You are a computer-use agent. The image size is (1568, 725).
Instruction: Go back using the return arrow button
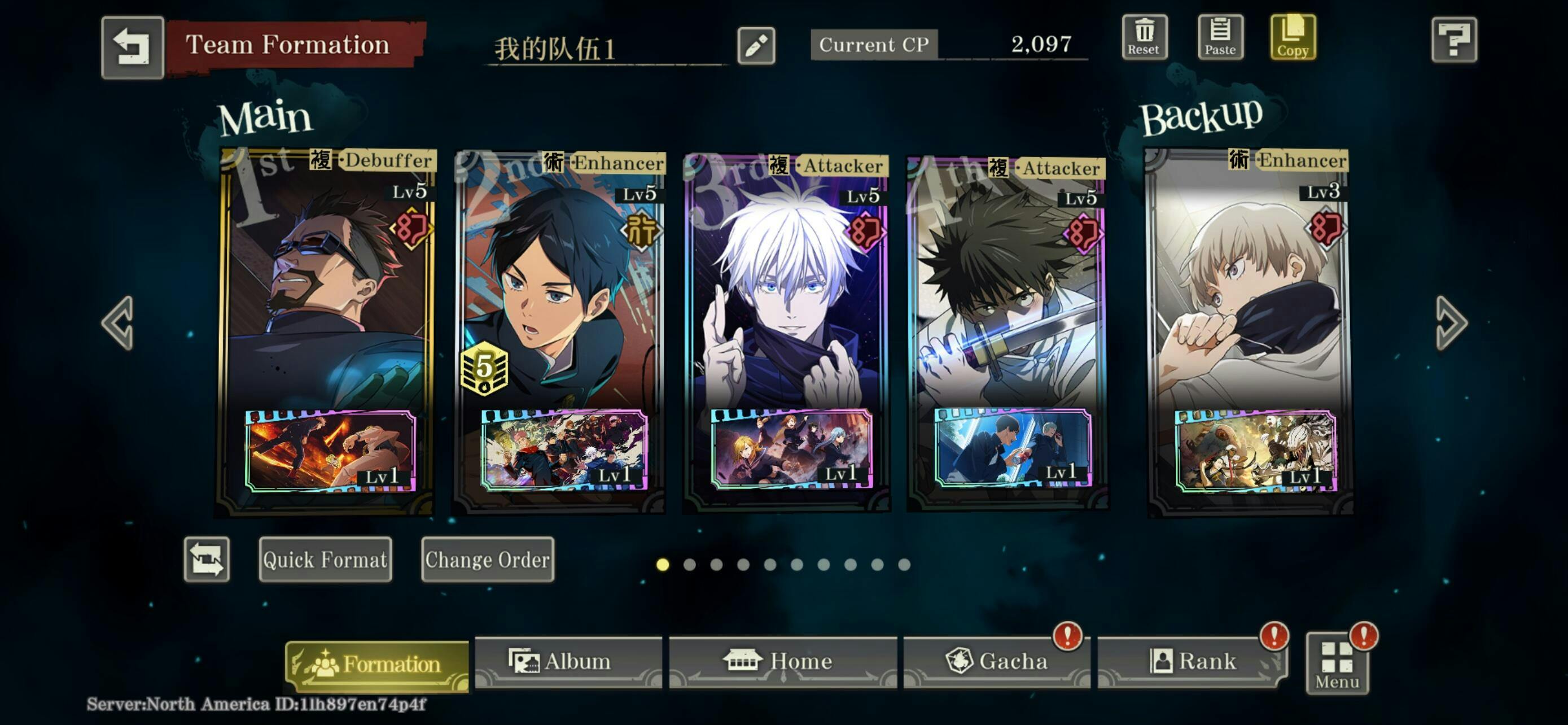[133, 47]
